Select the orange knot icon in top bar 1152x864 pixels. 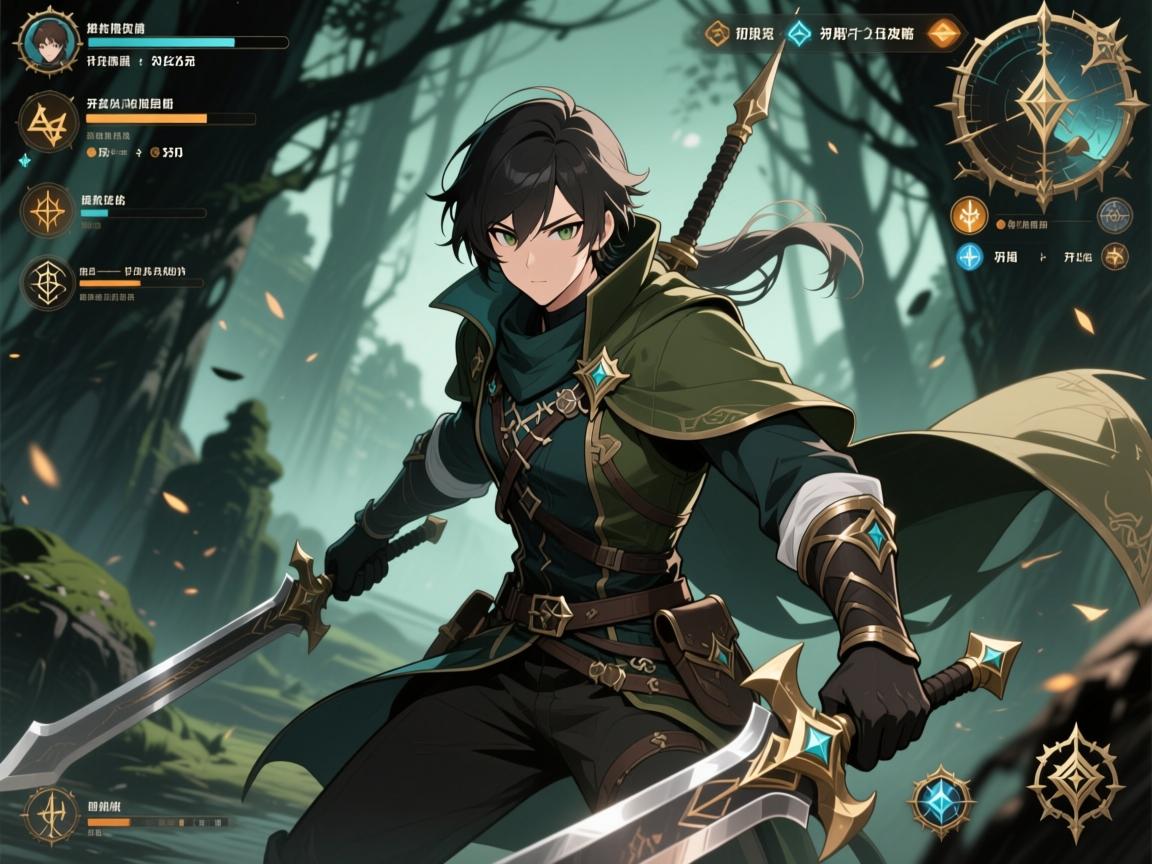pyautogui.click(x=718, y=34)
